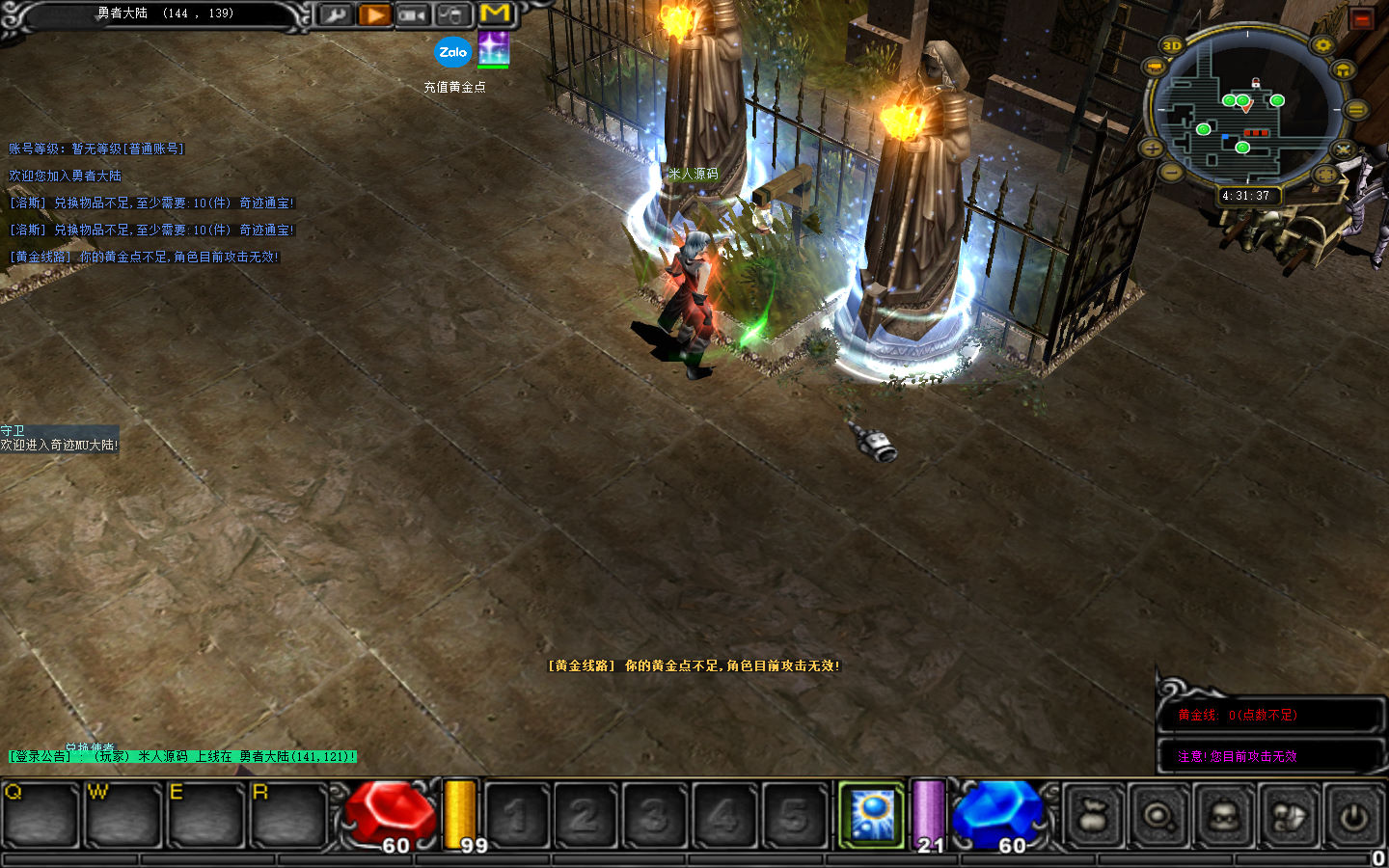Click the orange play arrow button
This screenshot has height=868, width=1389.
(x=374, y=14)
